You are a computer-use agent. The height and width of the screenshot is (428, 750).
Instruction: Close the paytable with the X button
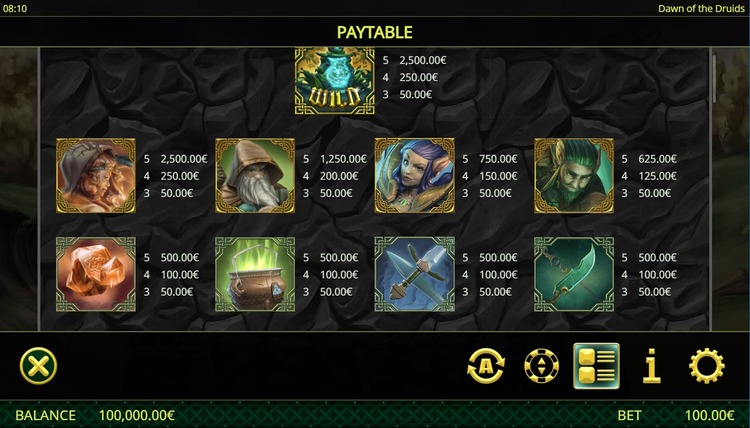pos(38,366)
